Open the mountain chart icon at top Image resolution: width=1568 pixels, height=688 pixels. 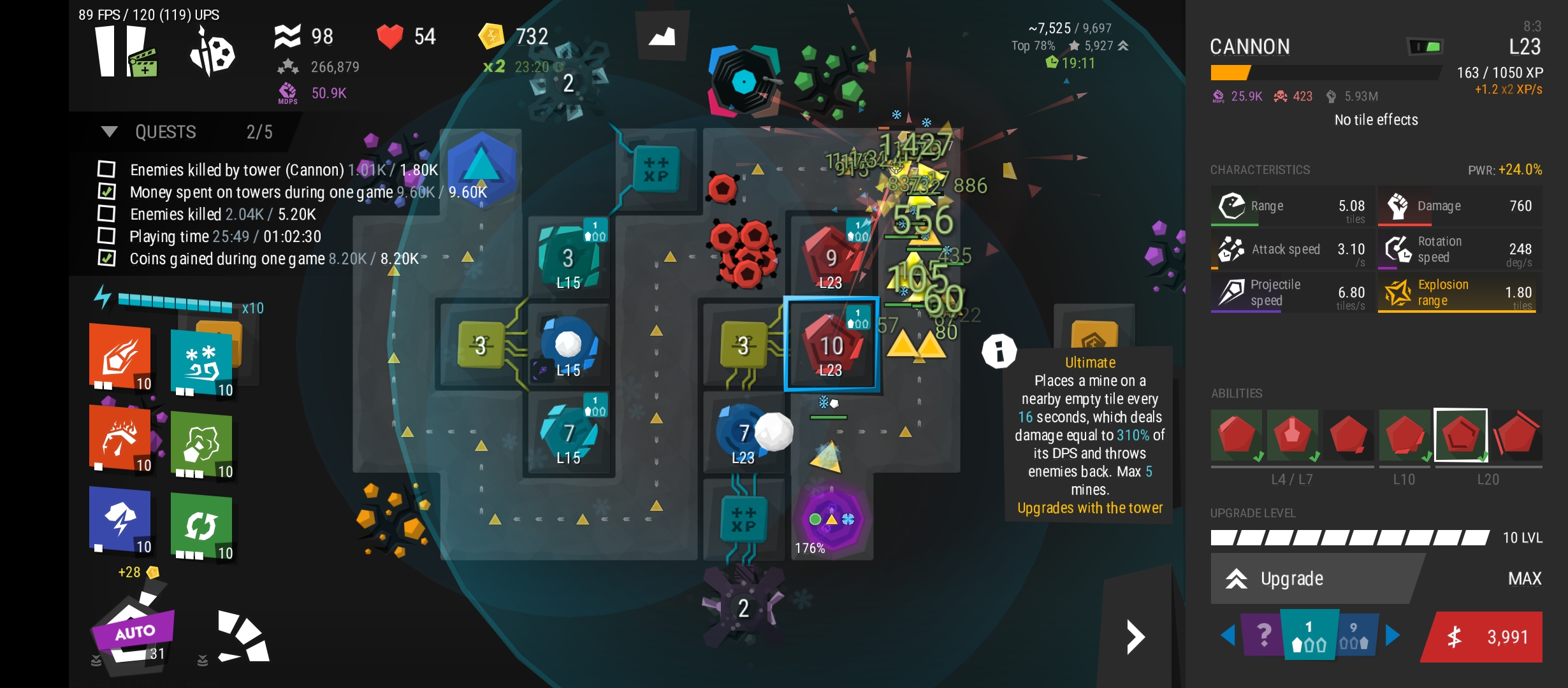click(662, 36)
